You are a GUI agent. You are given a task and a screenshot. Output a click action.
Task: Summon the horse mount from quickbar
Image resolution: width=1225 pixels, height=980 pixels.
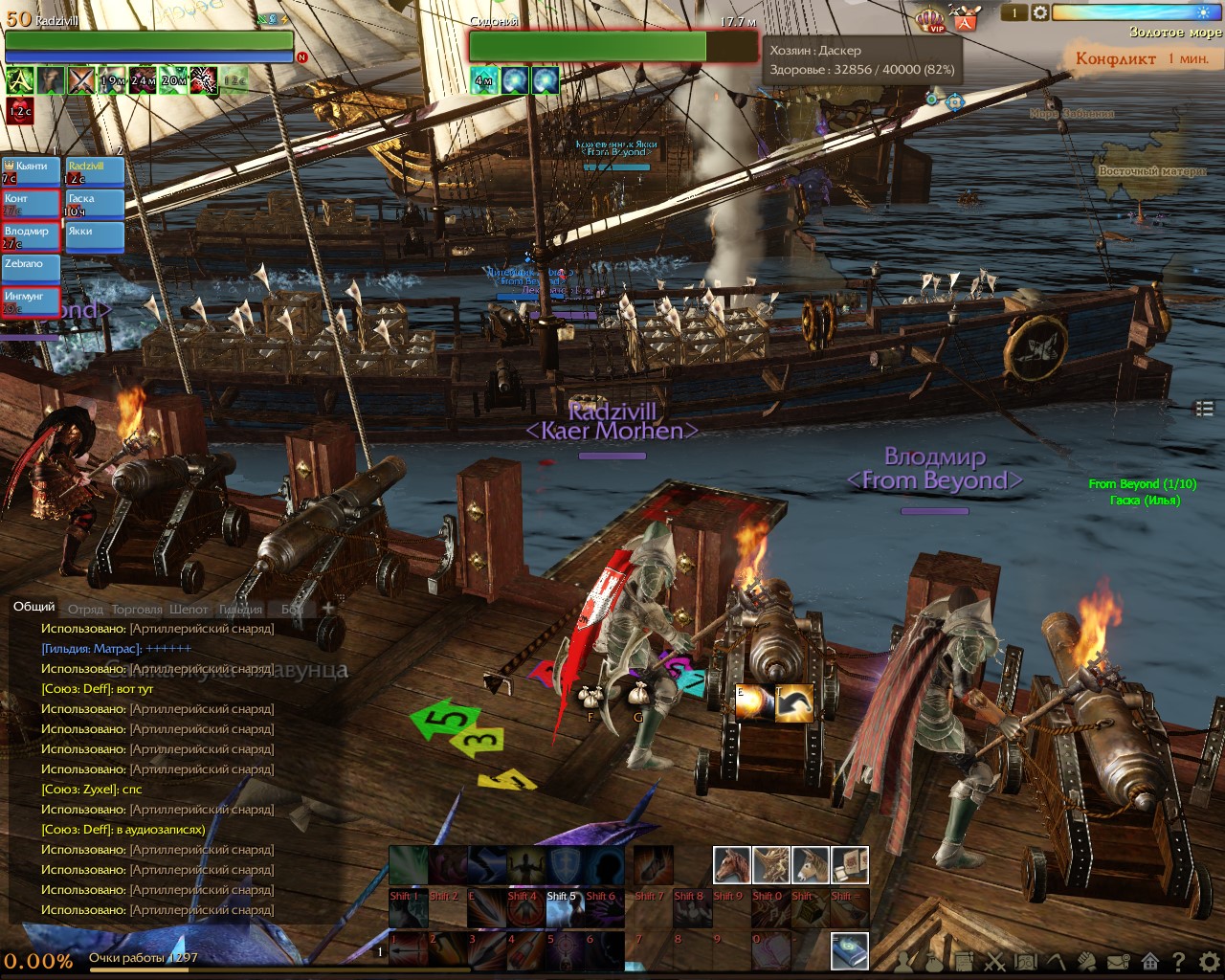coord(731,865)
